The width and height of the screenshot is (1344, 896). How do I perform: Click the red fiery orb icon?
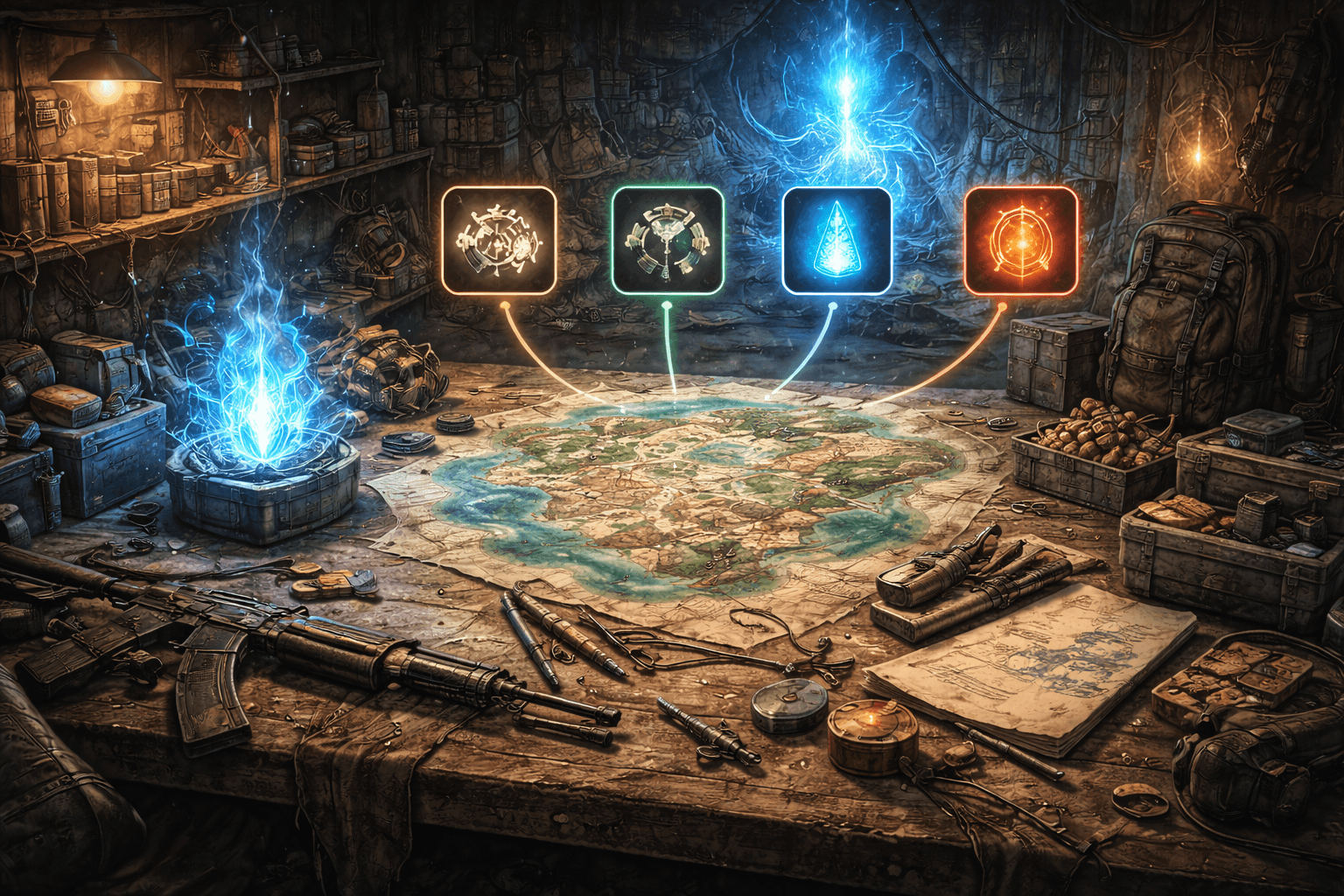point(1020,240)
